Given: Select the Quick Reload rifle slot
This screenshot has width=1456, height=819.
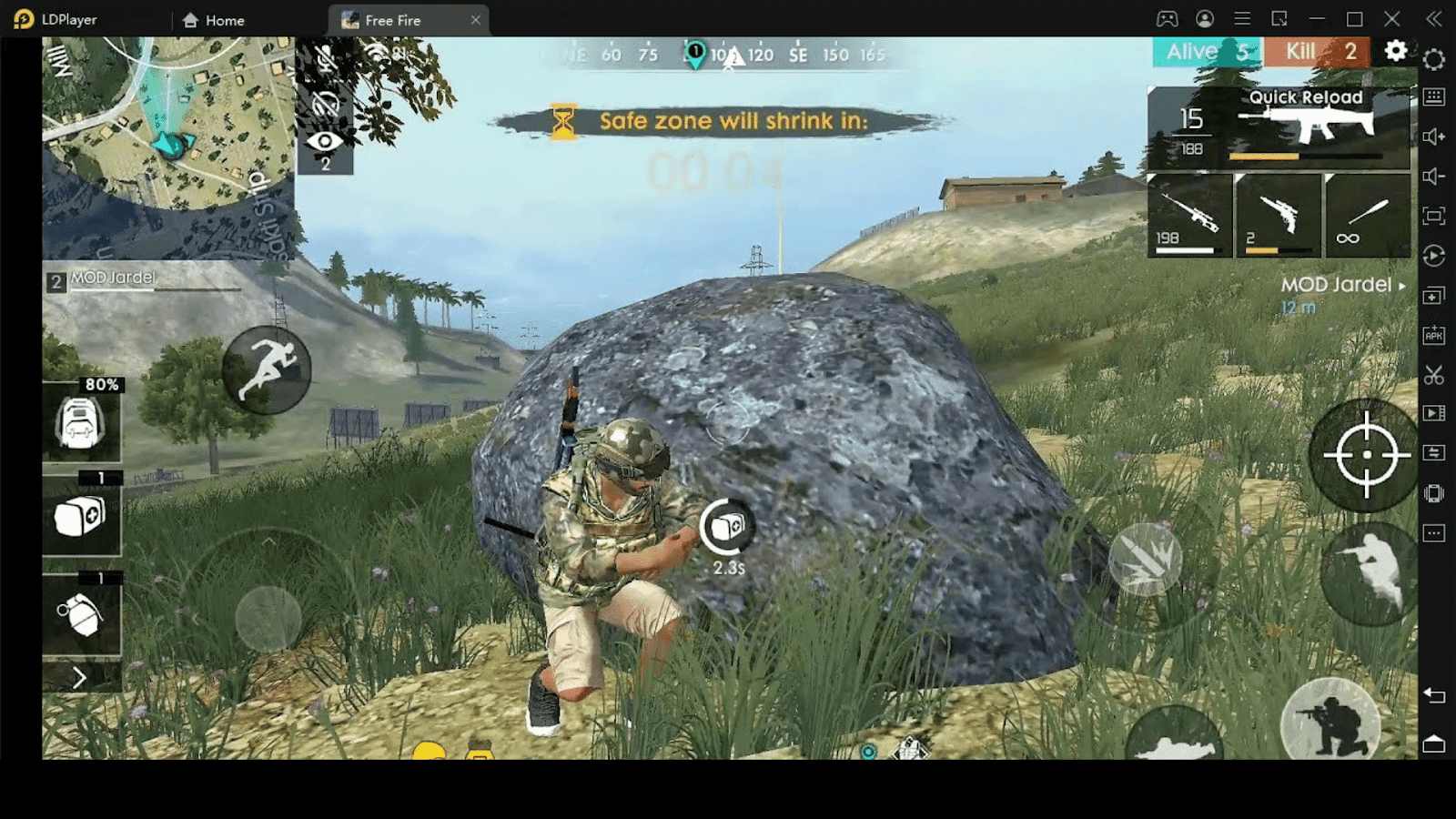Looking at the screenshot, I should tap(1279, 128).
